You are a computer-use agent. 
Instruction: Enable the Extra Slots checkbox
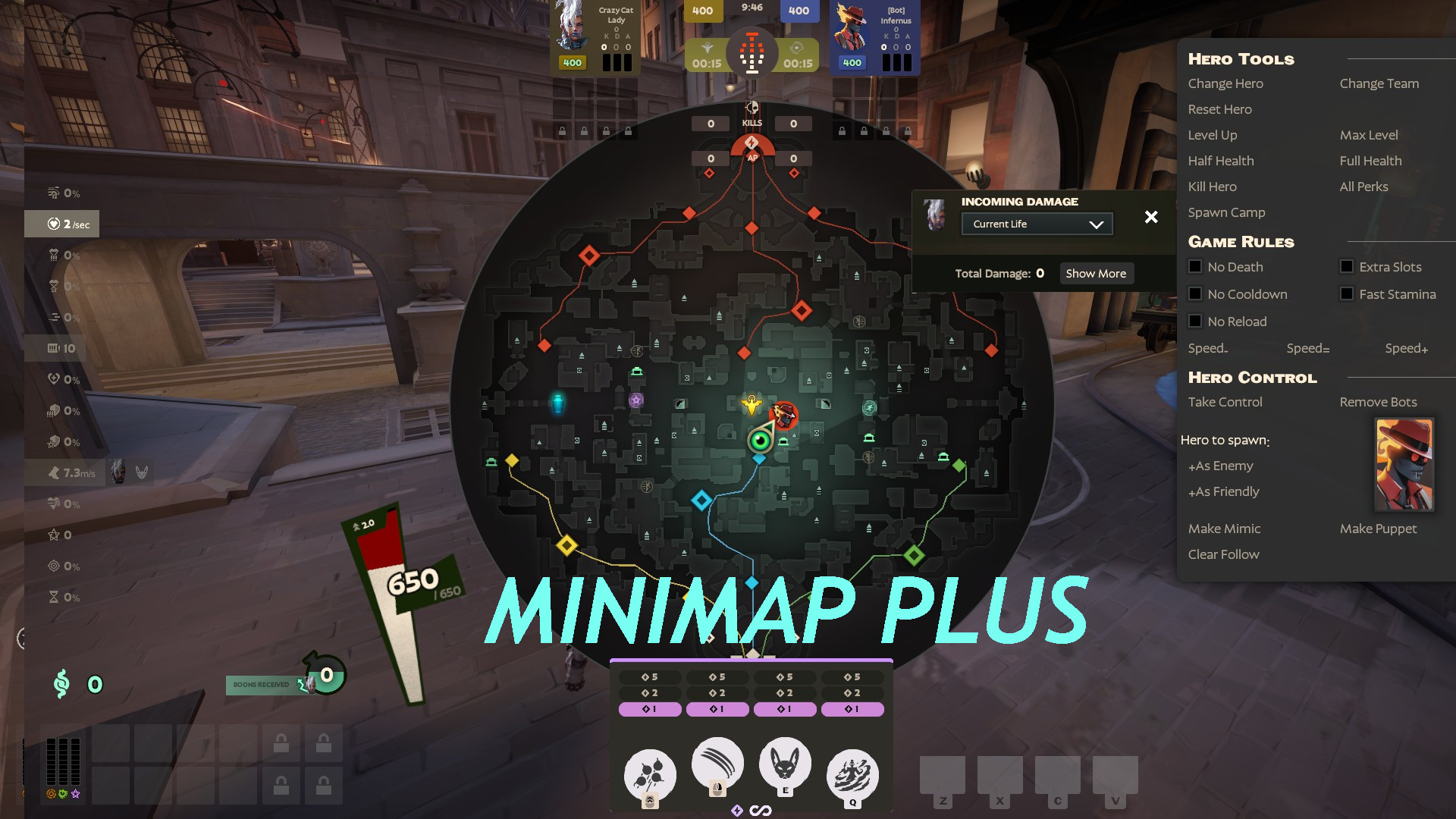pos(1347,266)
